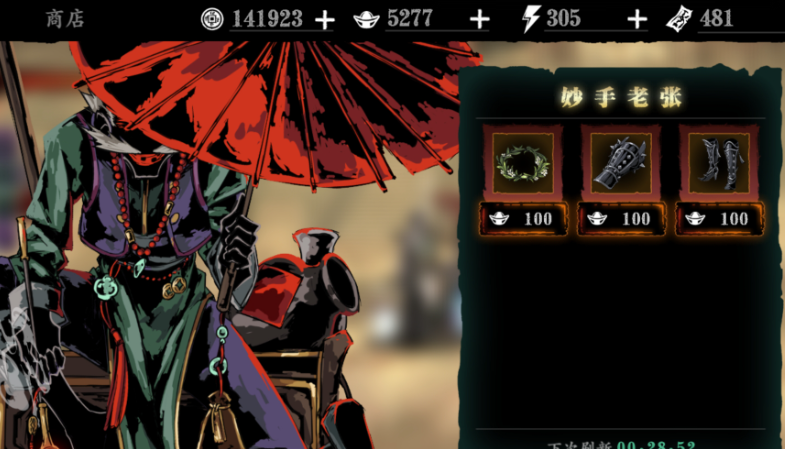
Task: Select the black boots shop item
Action: [x=719, y=161]
